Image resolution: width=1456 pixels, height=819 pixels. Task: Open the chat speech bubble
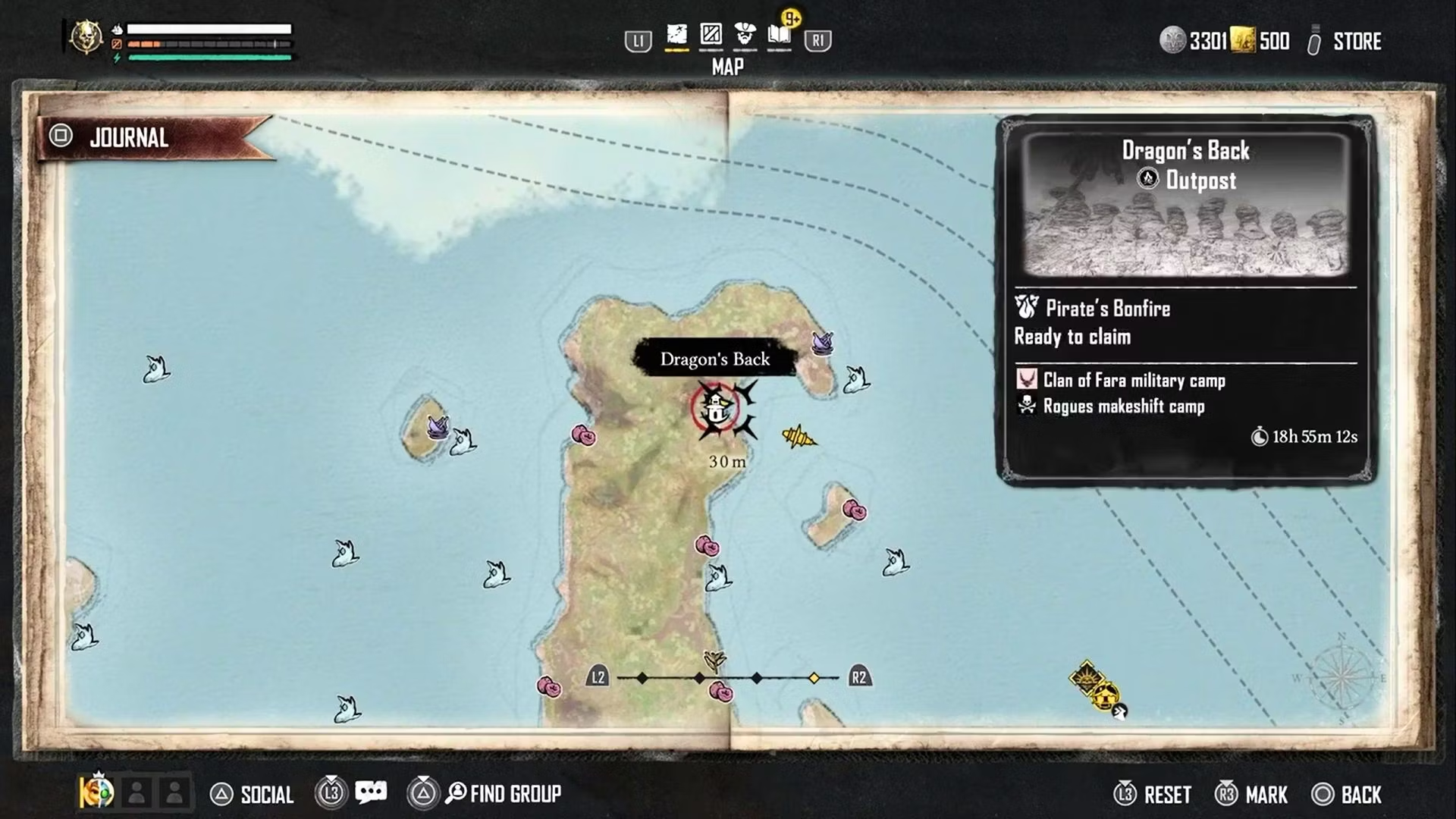click(x=371, y=792)
